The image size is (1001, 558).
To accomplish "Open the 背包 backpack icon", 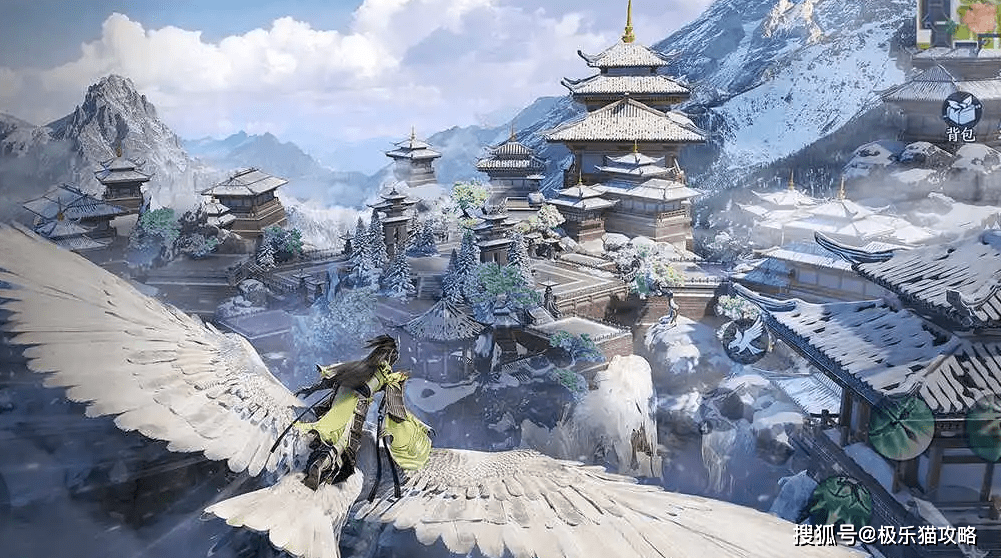I will click(x=961, y=109).
